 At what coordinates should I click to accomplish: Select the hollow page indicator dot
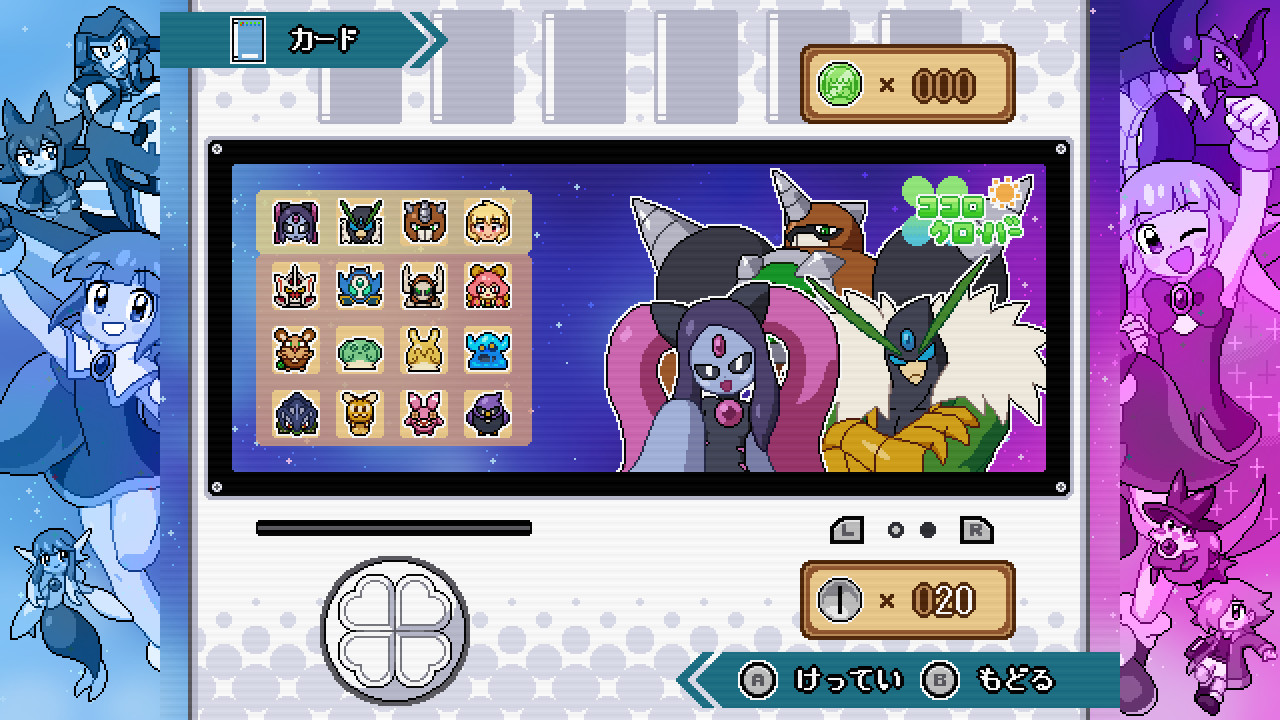(896, 530)
